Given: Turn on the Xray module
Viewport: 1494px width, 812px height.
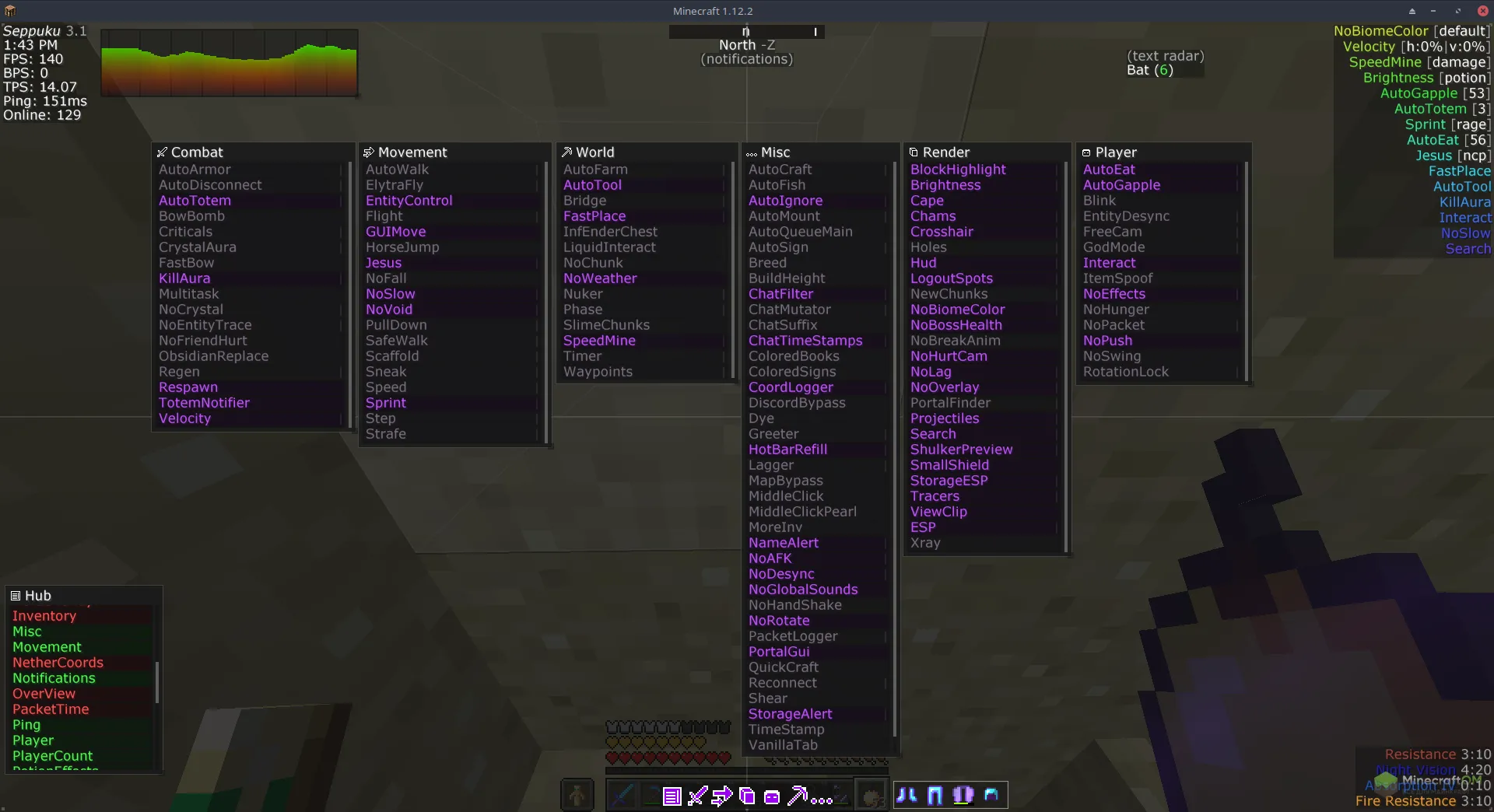Looking at the screenshot, I should [925, 543].
